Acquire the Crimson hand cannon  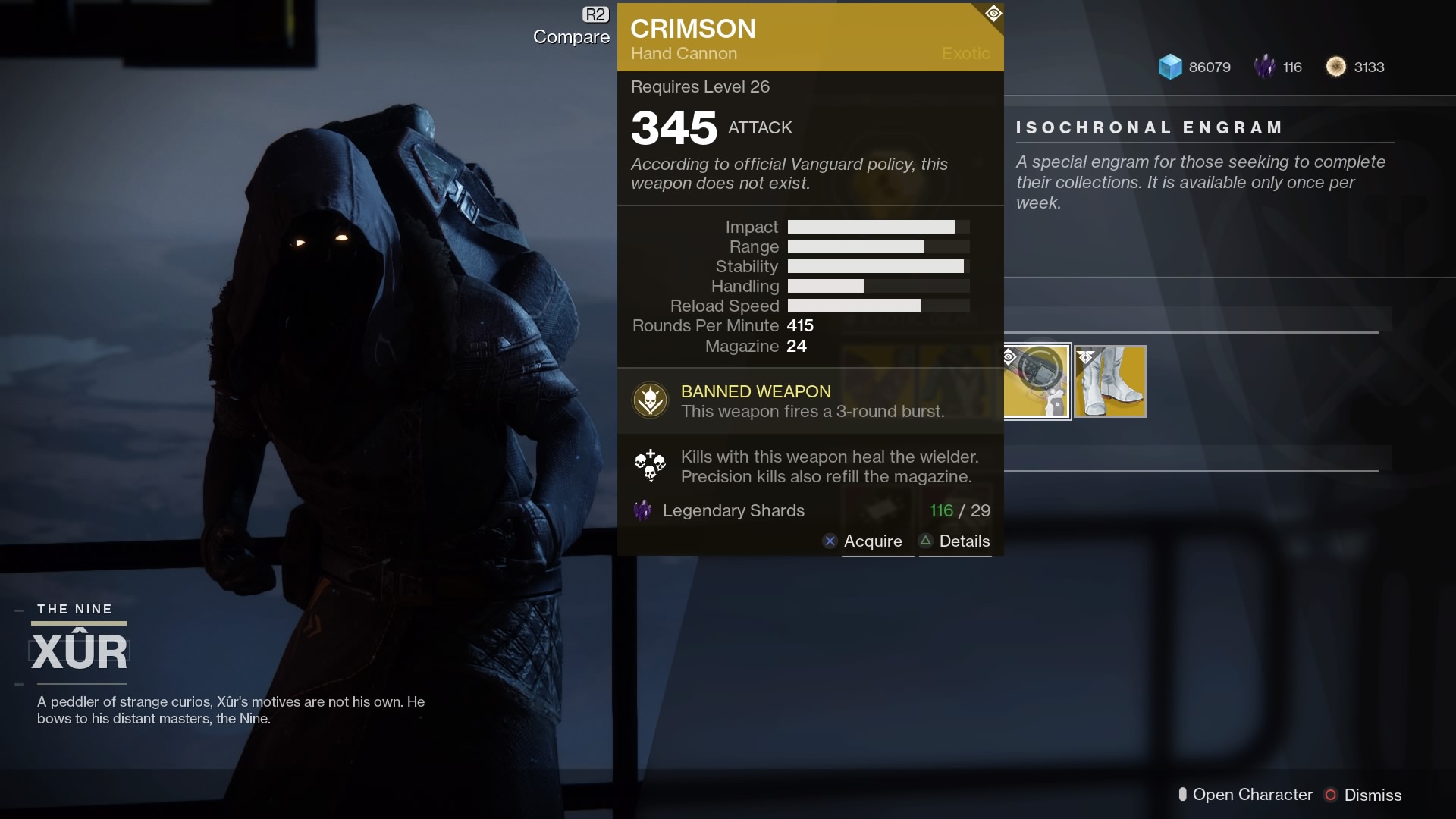(871, 541)
